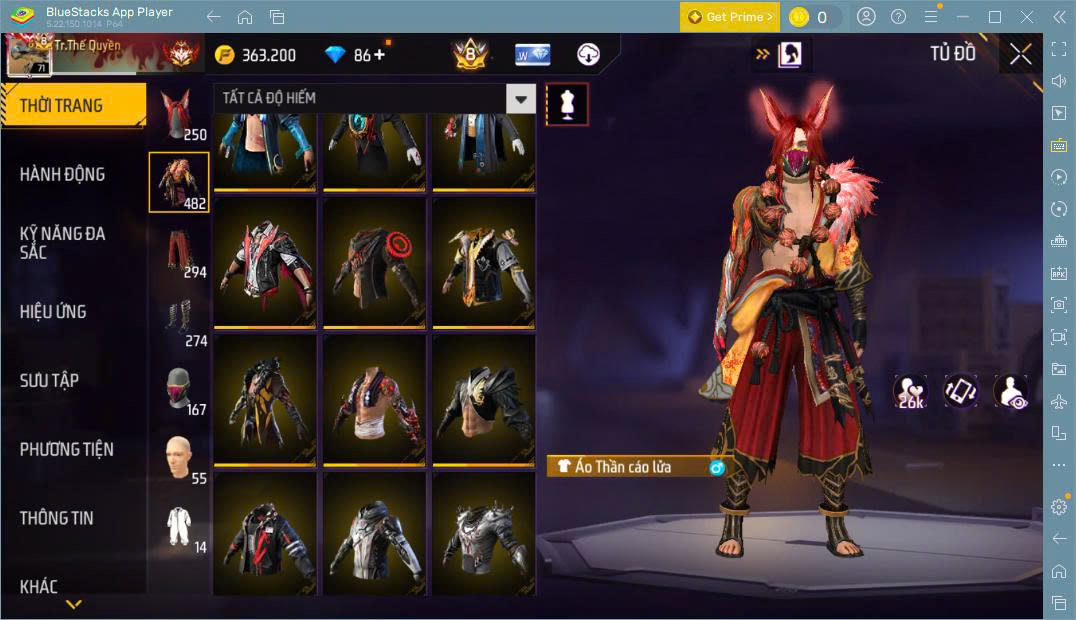Open the HIỆU ỨNG section

point(54,311)
